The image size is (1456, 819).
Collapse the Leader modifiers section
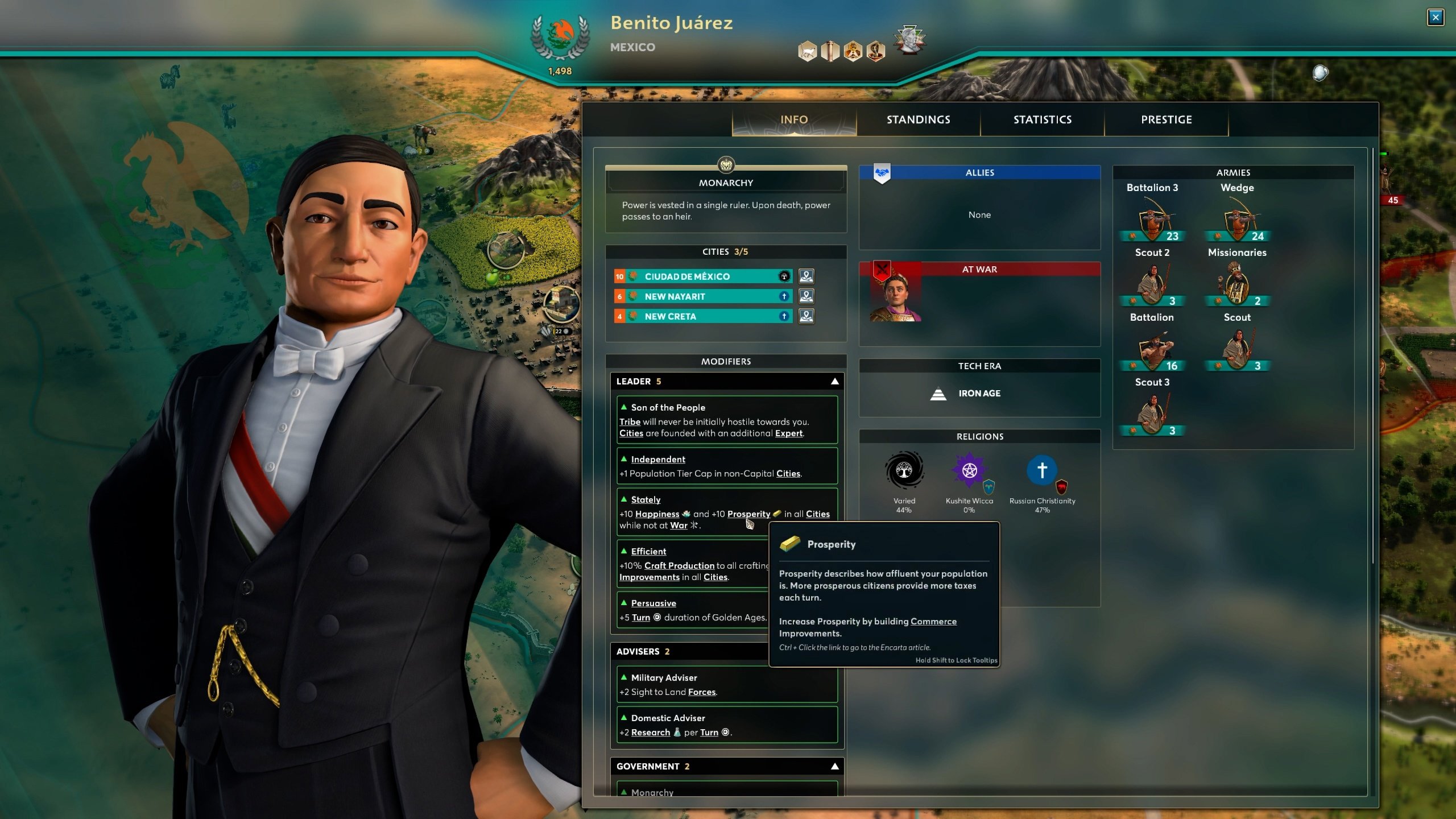(x=834, y=381)
